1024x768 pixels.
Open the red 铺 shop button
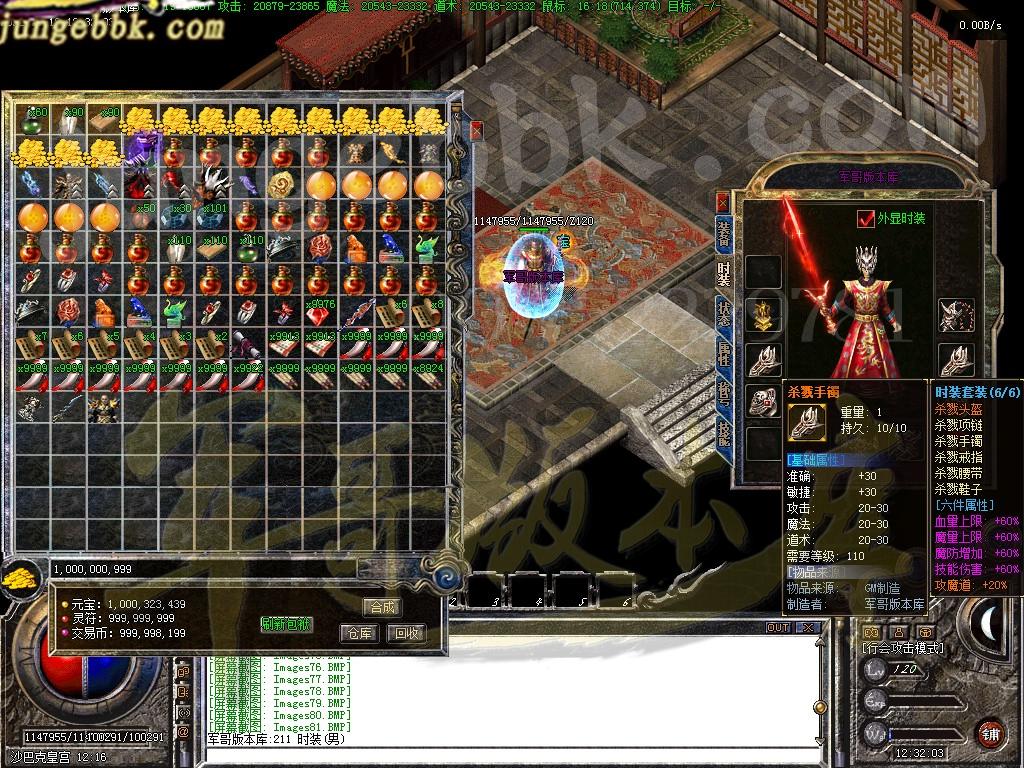tap(990, 733)
